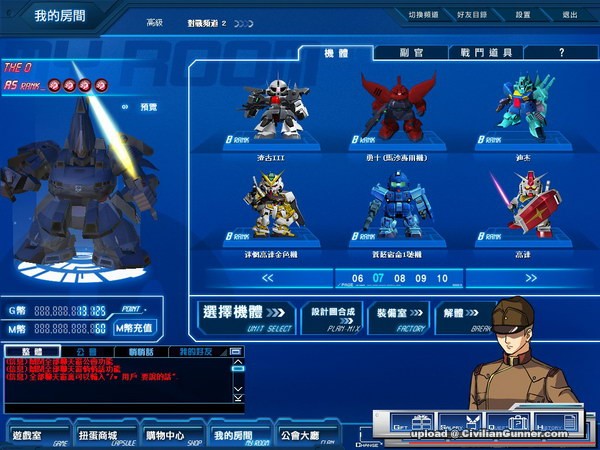Open the question mark help tab

[x=562, y=52]
